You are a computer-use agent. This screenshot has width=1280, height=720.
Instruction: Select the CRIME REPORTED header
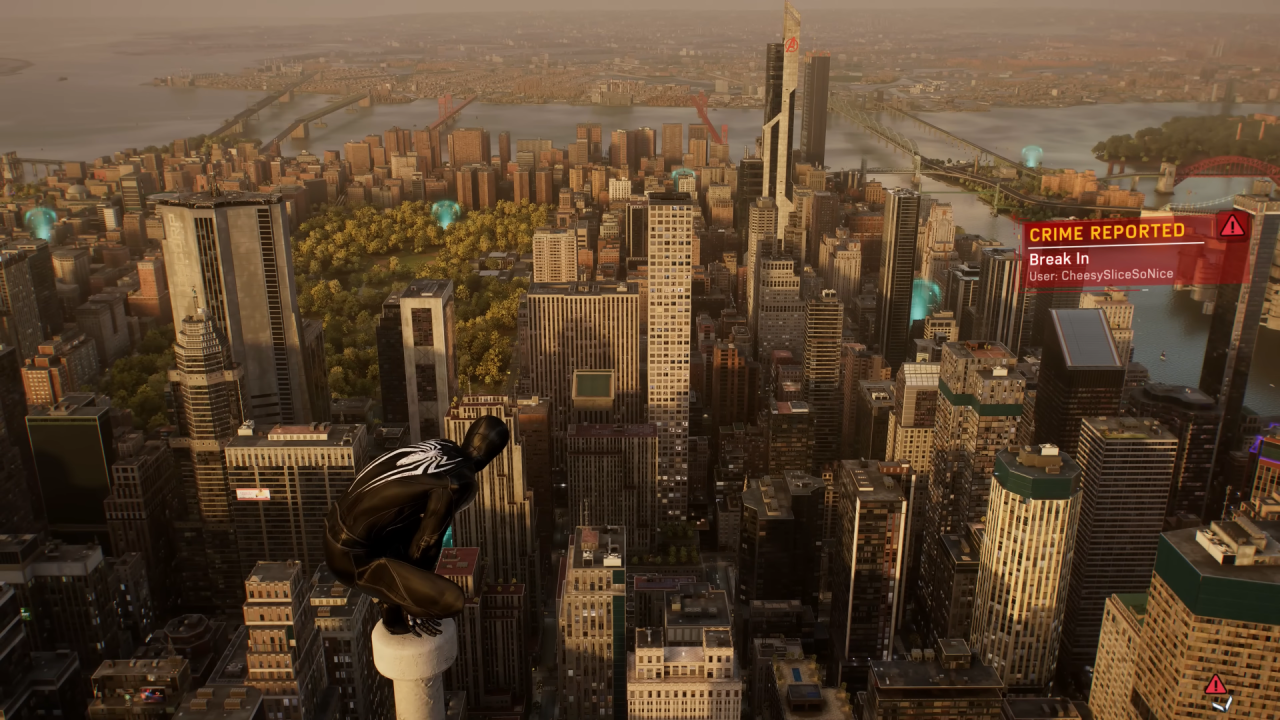pyautogui.click(x=1105, y=232)
